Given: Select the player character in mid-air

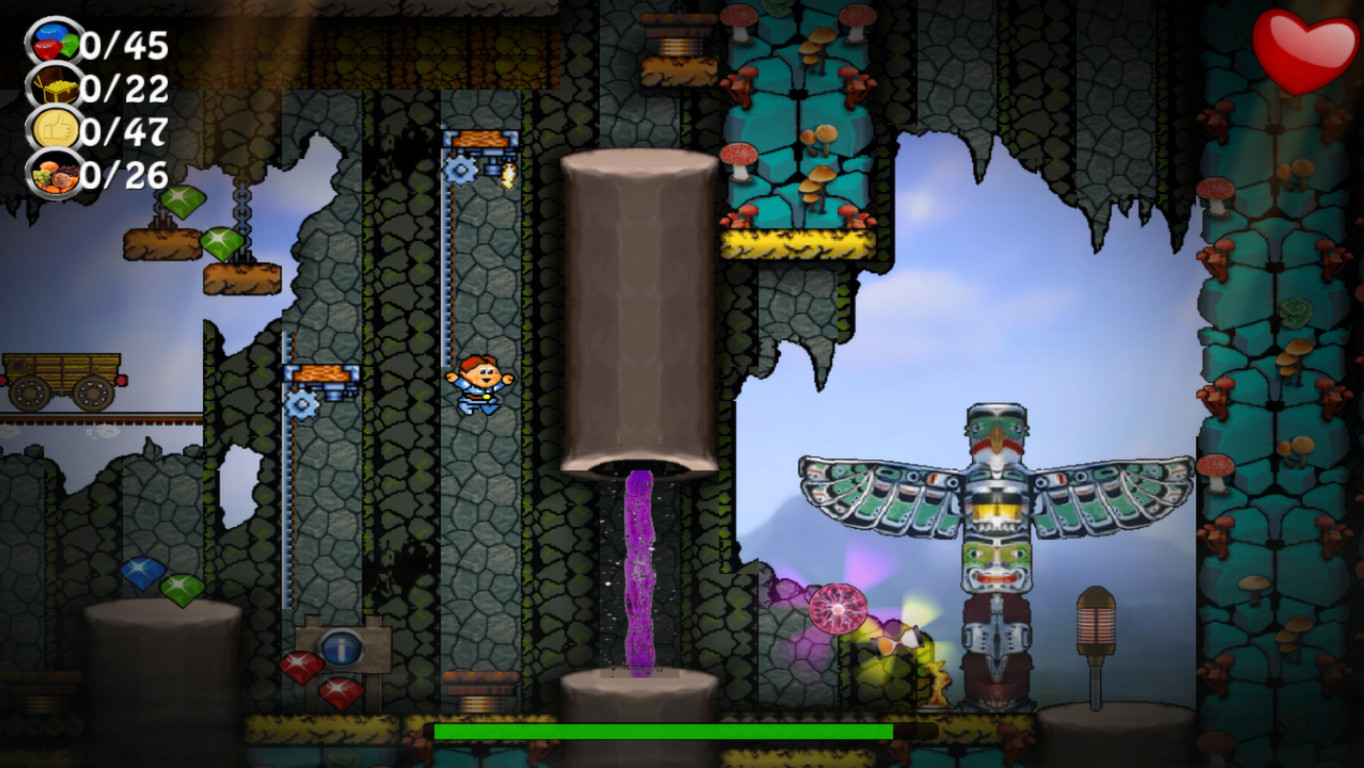Looking at the screenshot, I should pyautogui.click(x=480, y=385).
